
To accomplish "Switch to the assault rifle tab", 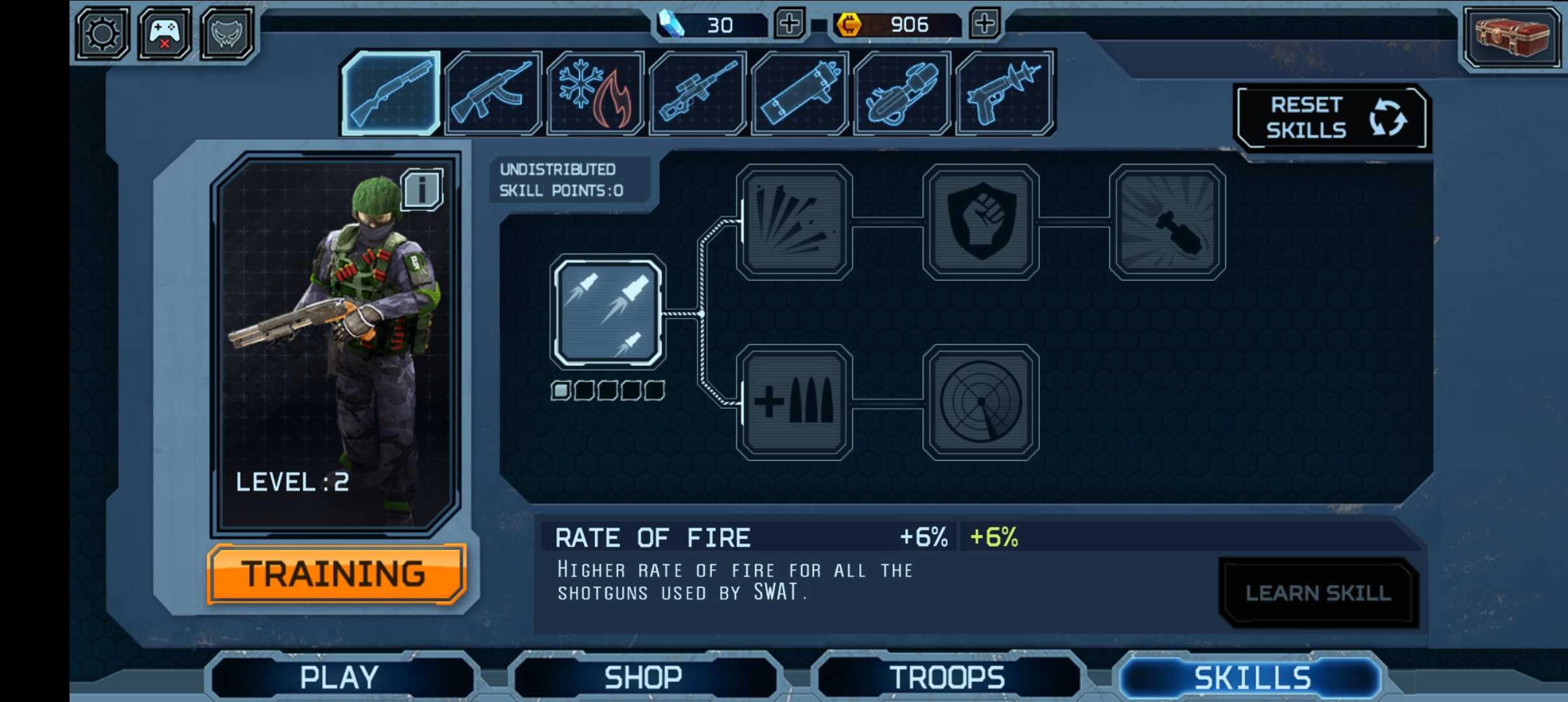I will (x=493, y=93).
